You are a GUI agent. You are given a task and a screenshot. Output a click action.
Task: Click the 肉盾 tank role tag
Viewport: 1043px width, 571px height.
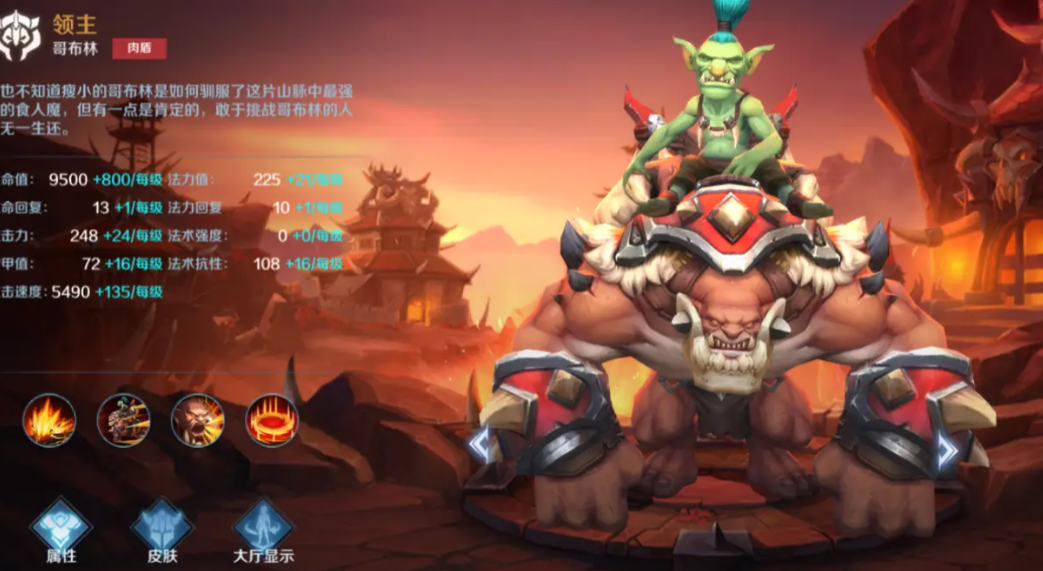pyautogui.click(x=139, y=48)
